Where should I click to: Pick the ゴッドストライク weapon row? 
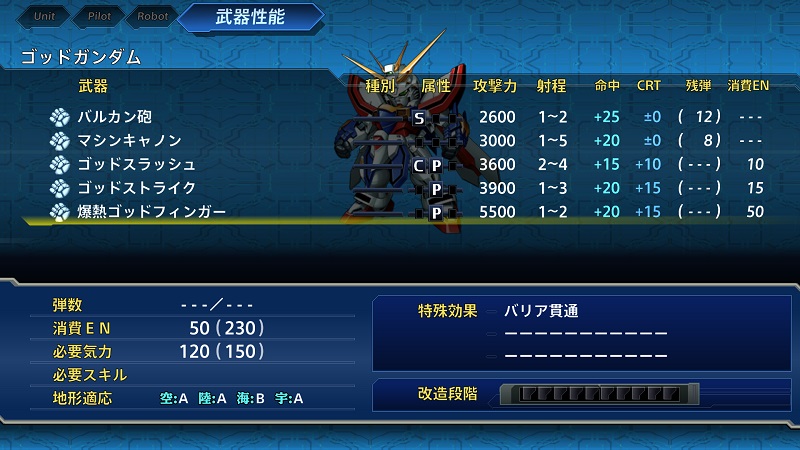pyautogui.click(x=136, y=188)
